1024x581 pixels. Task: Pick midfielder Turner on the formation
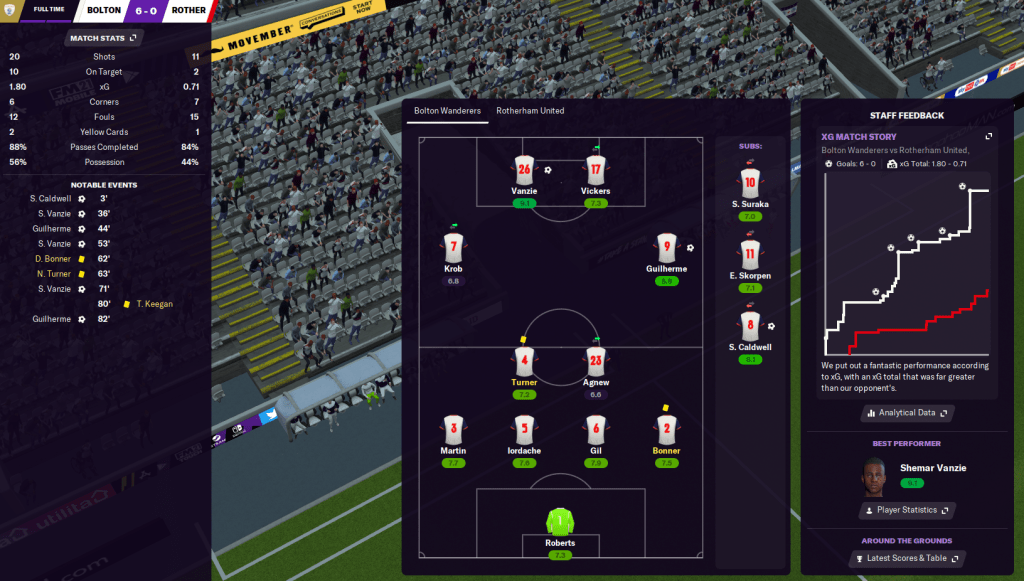[524, 360]
